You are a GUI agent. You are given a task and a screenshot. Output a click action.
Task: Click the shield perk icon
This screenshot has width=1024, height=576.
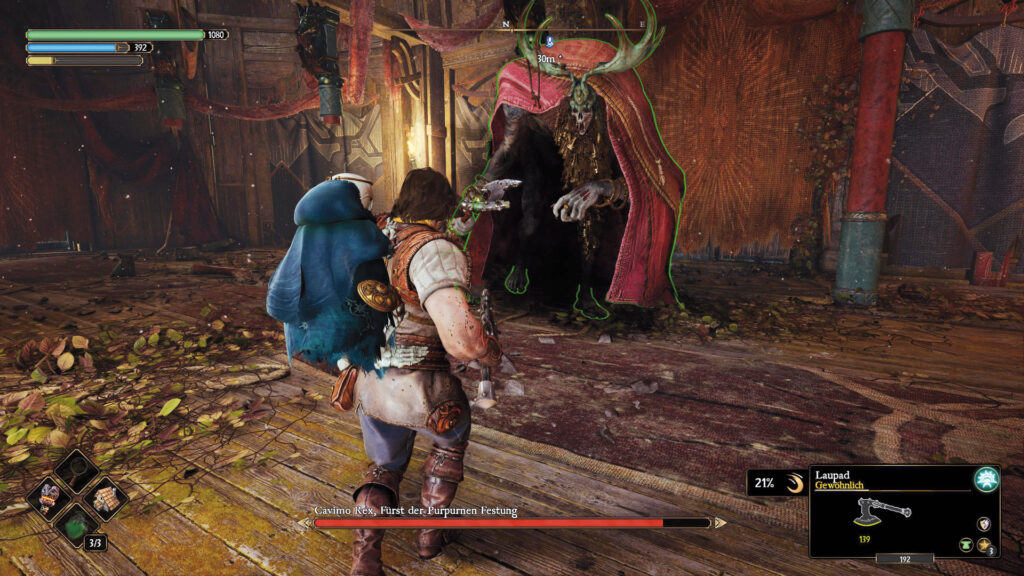tap(985, 523)
